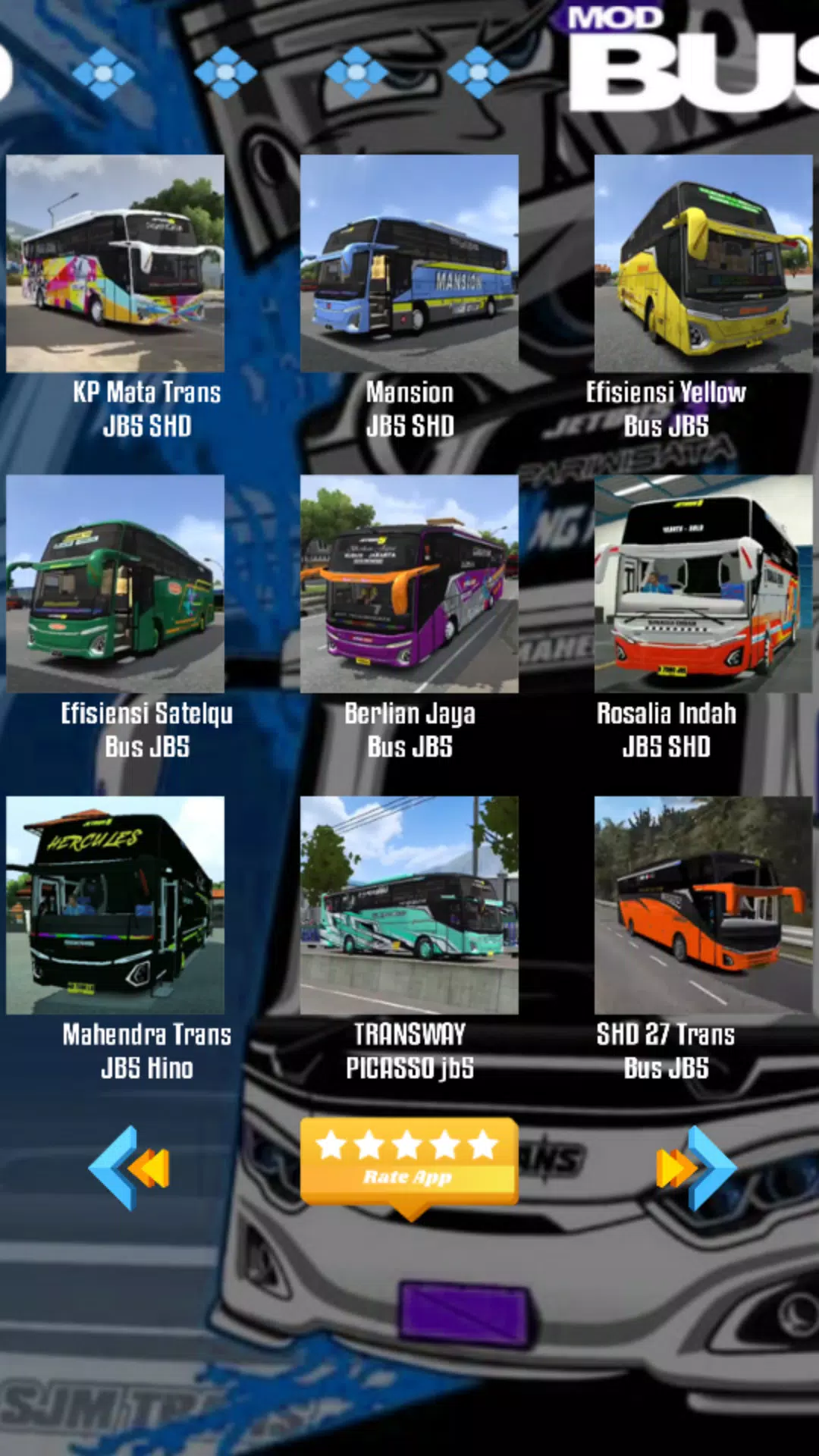Open the Efisiensi Yellow Bus JBS thumbnail
This screenshot has height=1456, width=819.
[703, 263]
